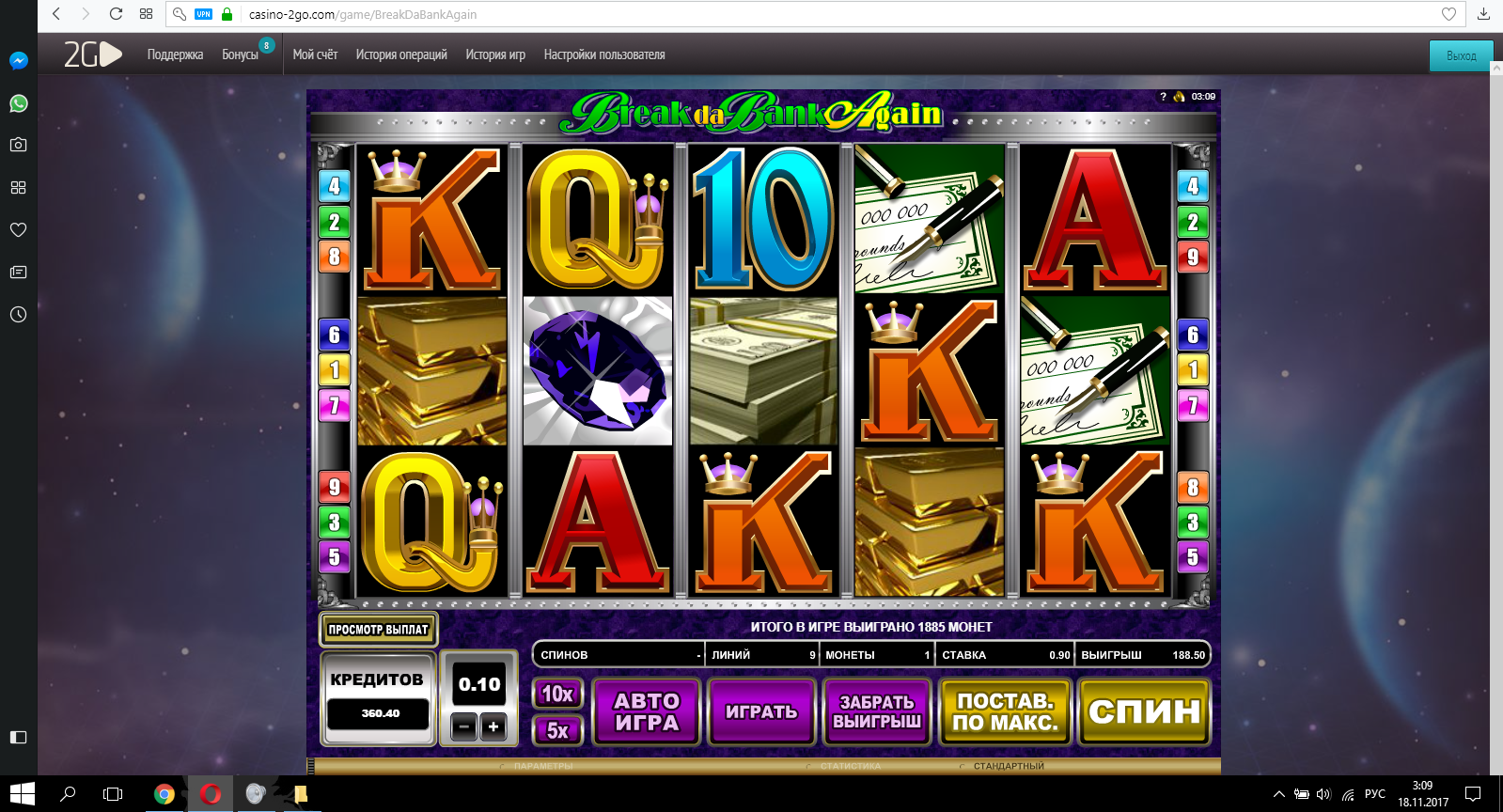Reload the page in the browser

116,14
